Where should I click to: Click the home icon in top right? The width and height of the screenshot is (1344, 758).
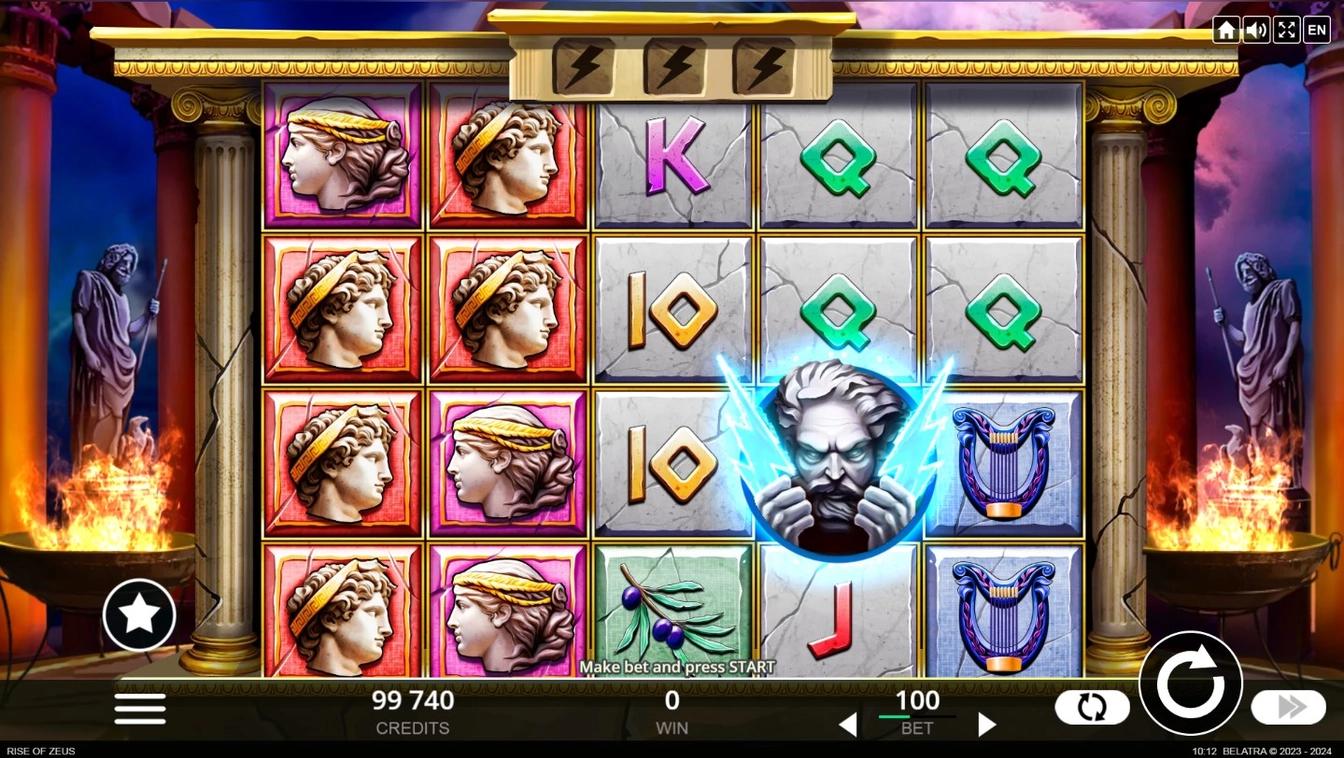[1226, 29]
